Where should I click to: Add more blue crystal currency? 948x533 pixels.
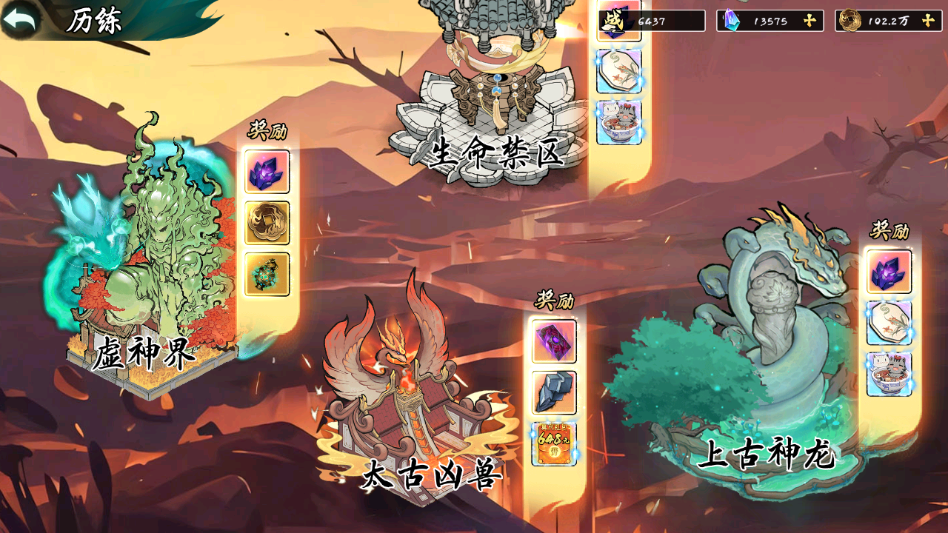point(810,20)
